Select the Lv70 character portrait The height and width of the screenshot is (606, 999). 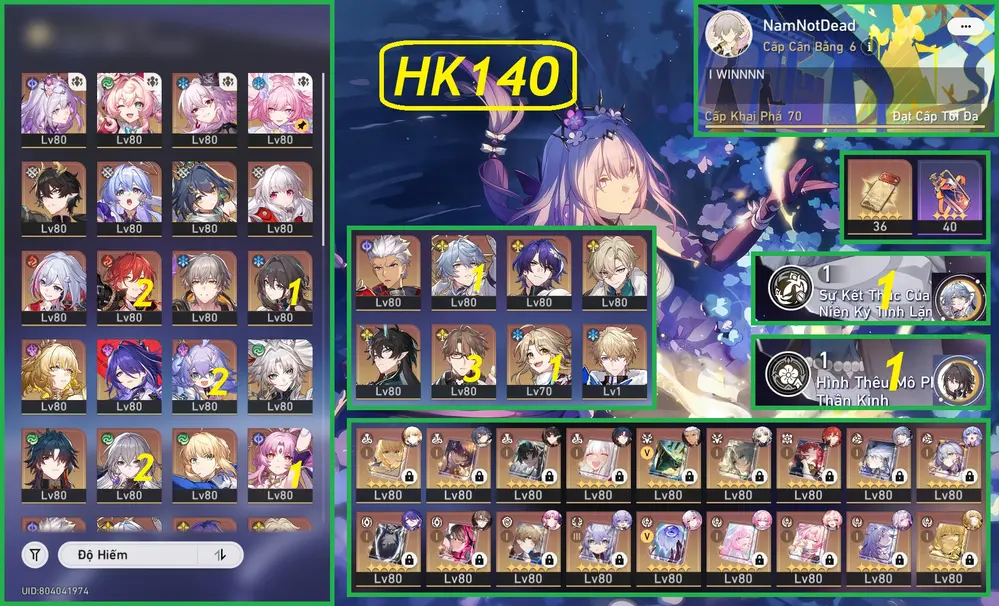coord(538,358)
